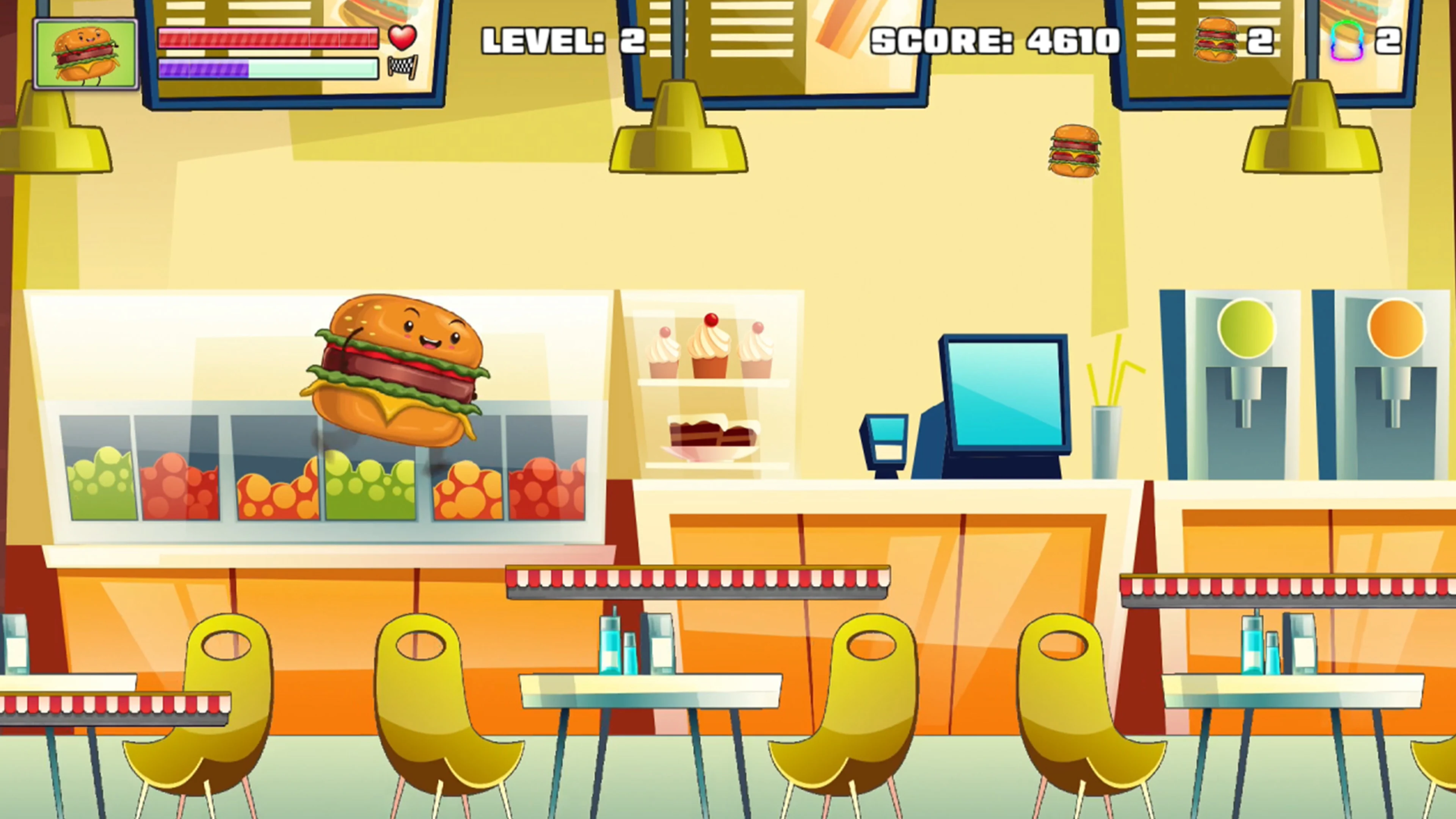Screen dimensions: 1456x819
Task: Click the burger character portrait
Action: coord(86,53)
